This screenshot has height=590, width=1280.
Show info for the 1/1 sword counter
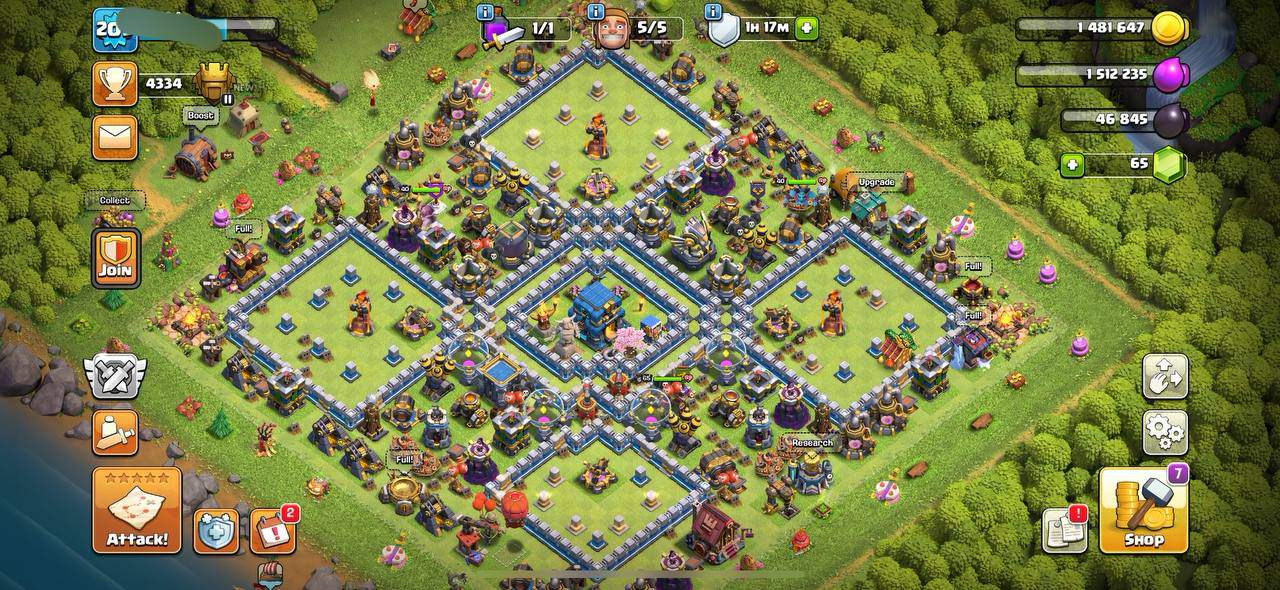point(486,13)
